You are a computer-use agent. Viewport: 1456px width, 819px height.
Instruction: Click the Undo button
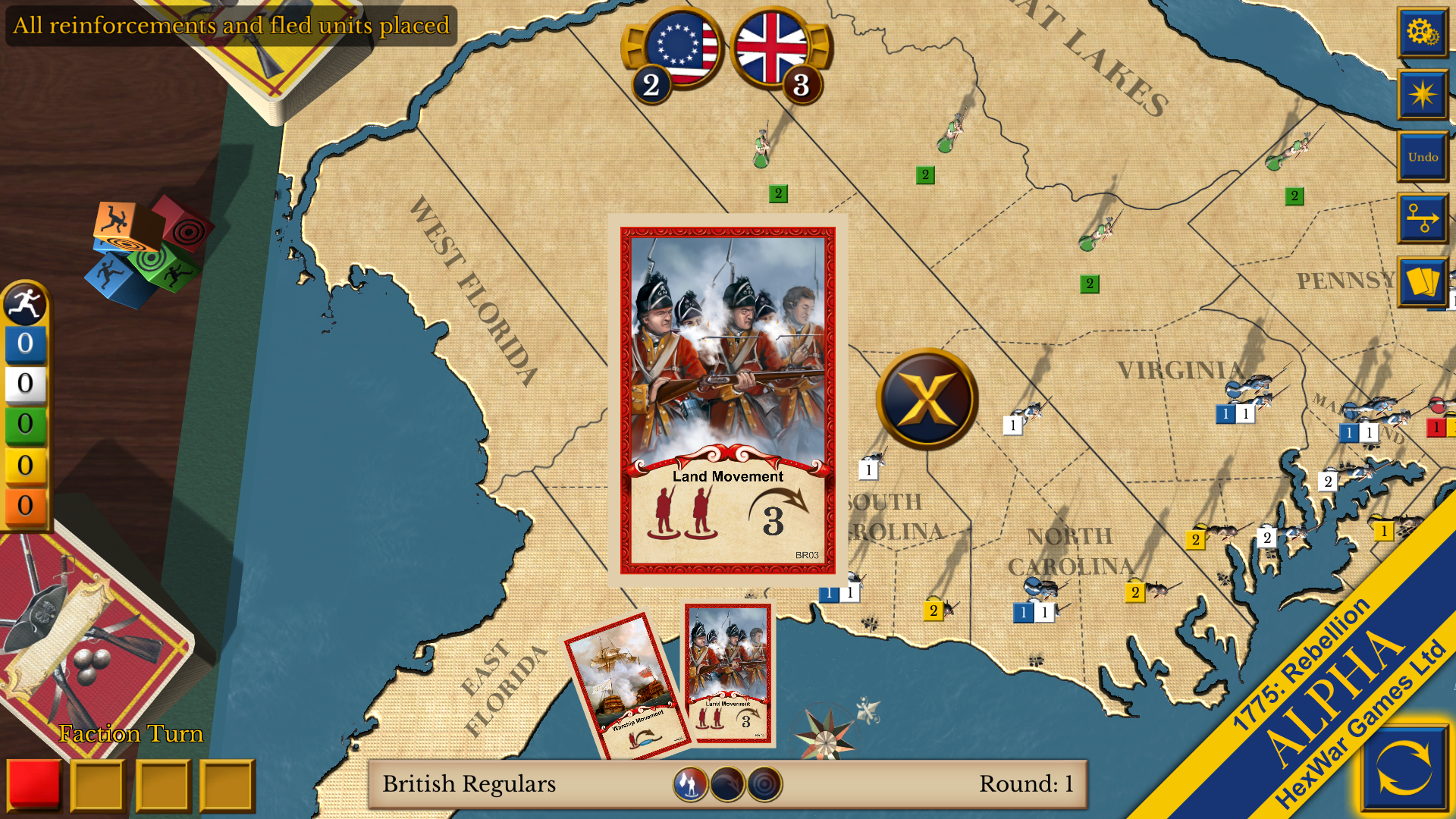(1423, 157)
